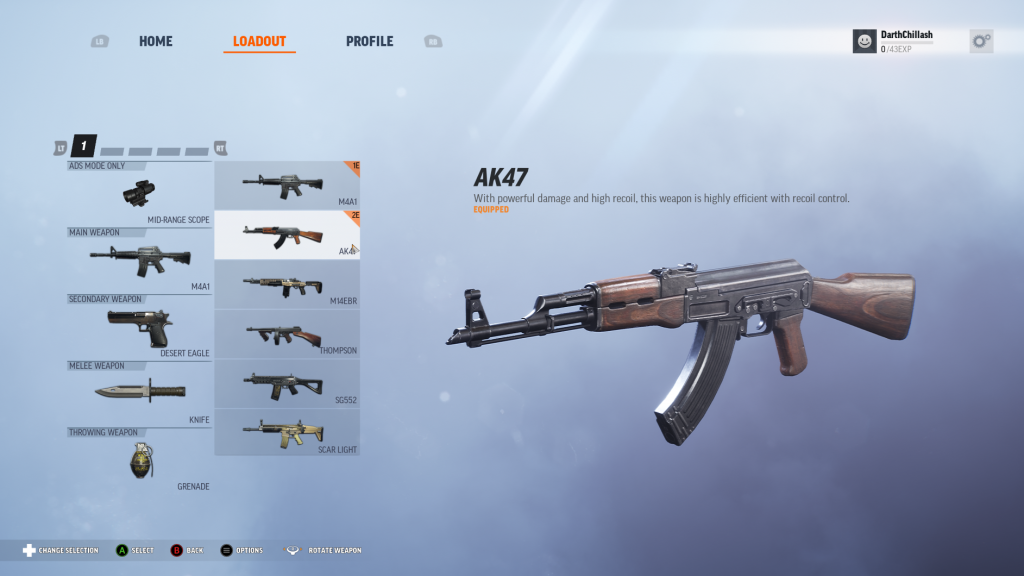Pick the SG552 rifle entry
The height and width of the screenshot is (576, 1024).
287,384
